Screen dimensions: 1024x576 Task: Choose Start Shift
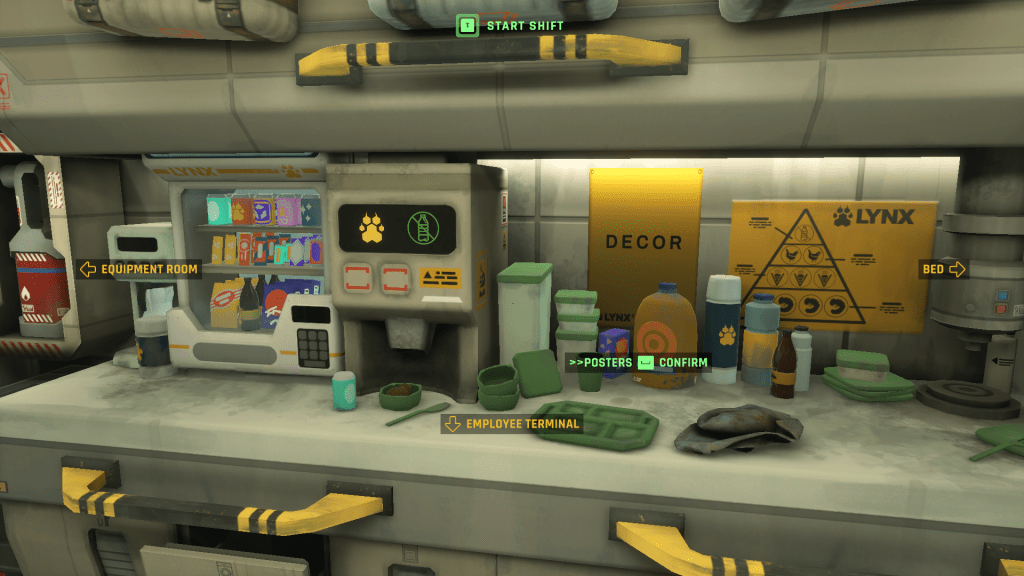(511, 25)
